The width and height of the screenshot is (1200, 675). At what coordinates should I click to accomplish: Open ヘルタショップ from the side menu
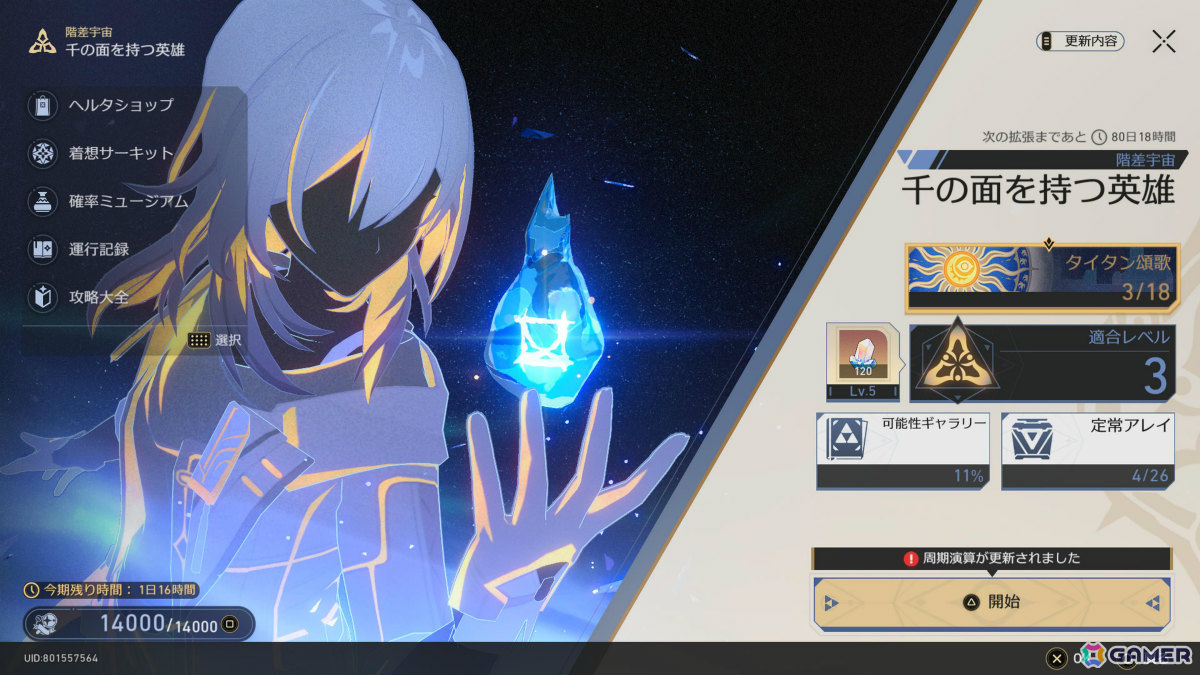[120, 105]
